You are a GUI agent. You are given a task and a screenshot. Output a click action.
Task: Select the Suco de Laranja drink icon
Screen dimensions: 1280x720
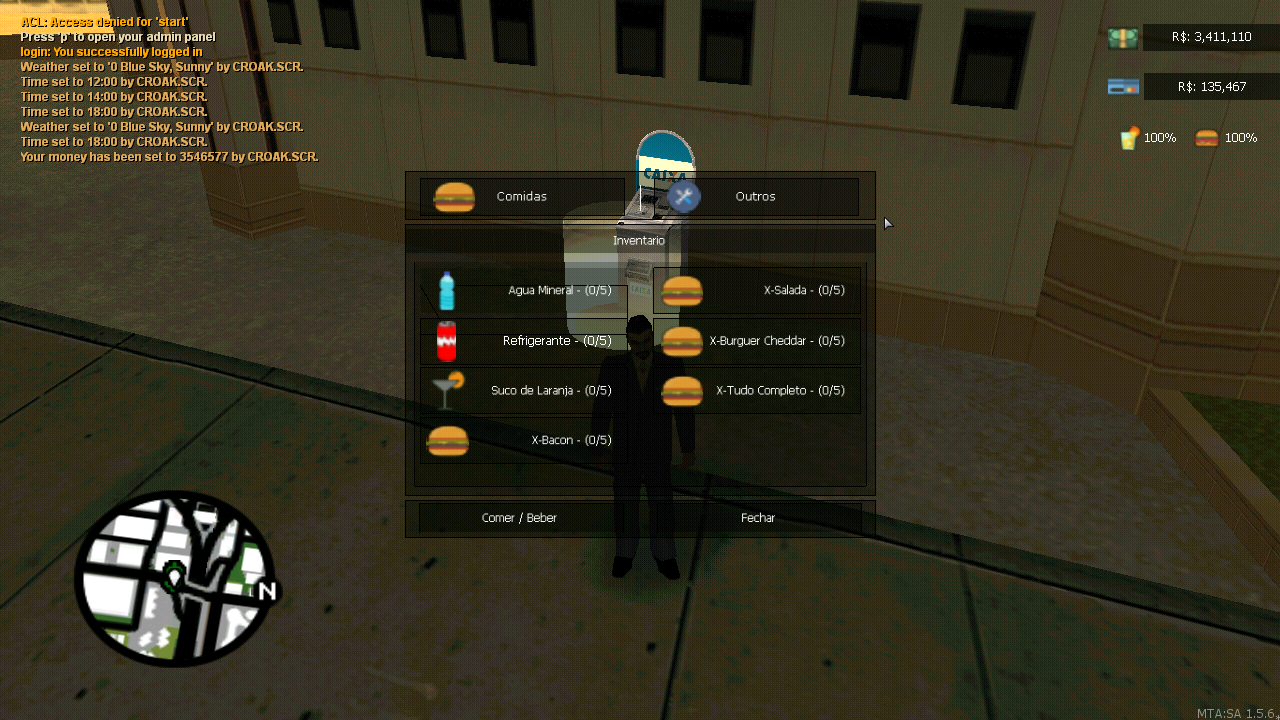click(447, 390)
